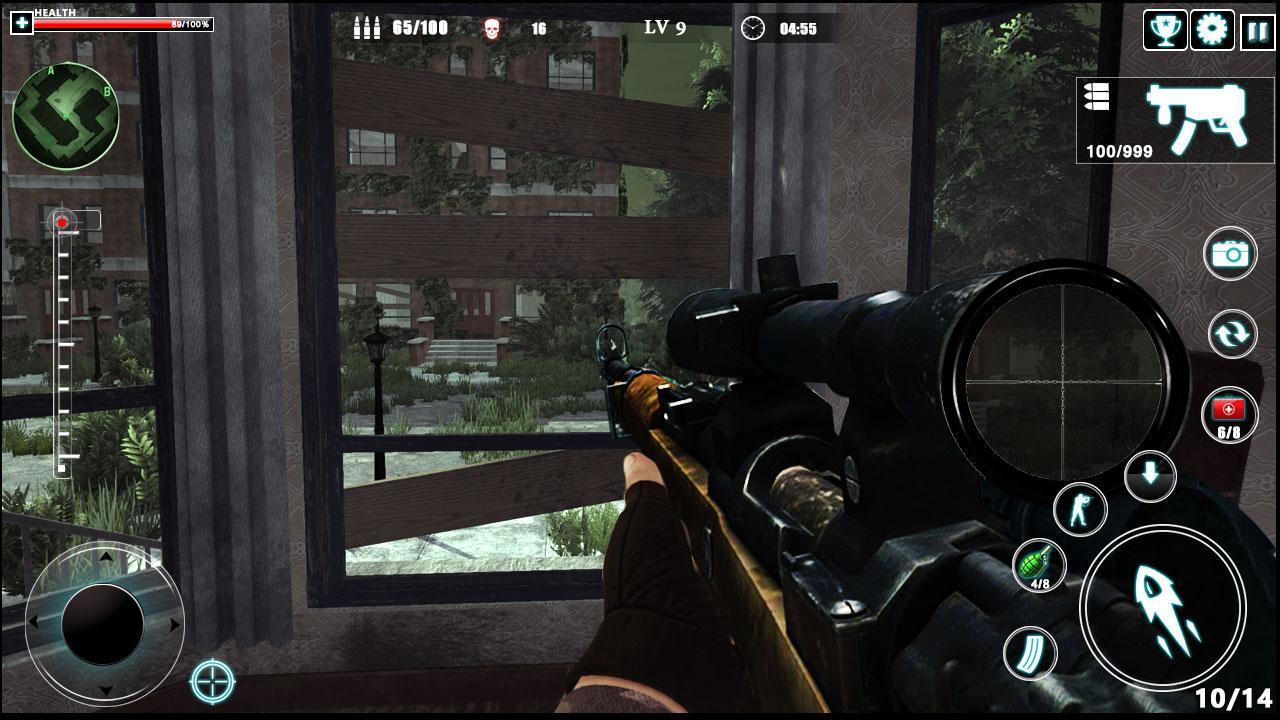The width and height of the screenshot is (1280, 720).
Task: Open the circular green minimap
Action: point(66,116)
